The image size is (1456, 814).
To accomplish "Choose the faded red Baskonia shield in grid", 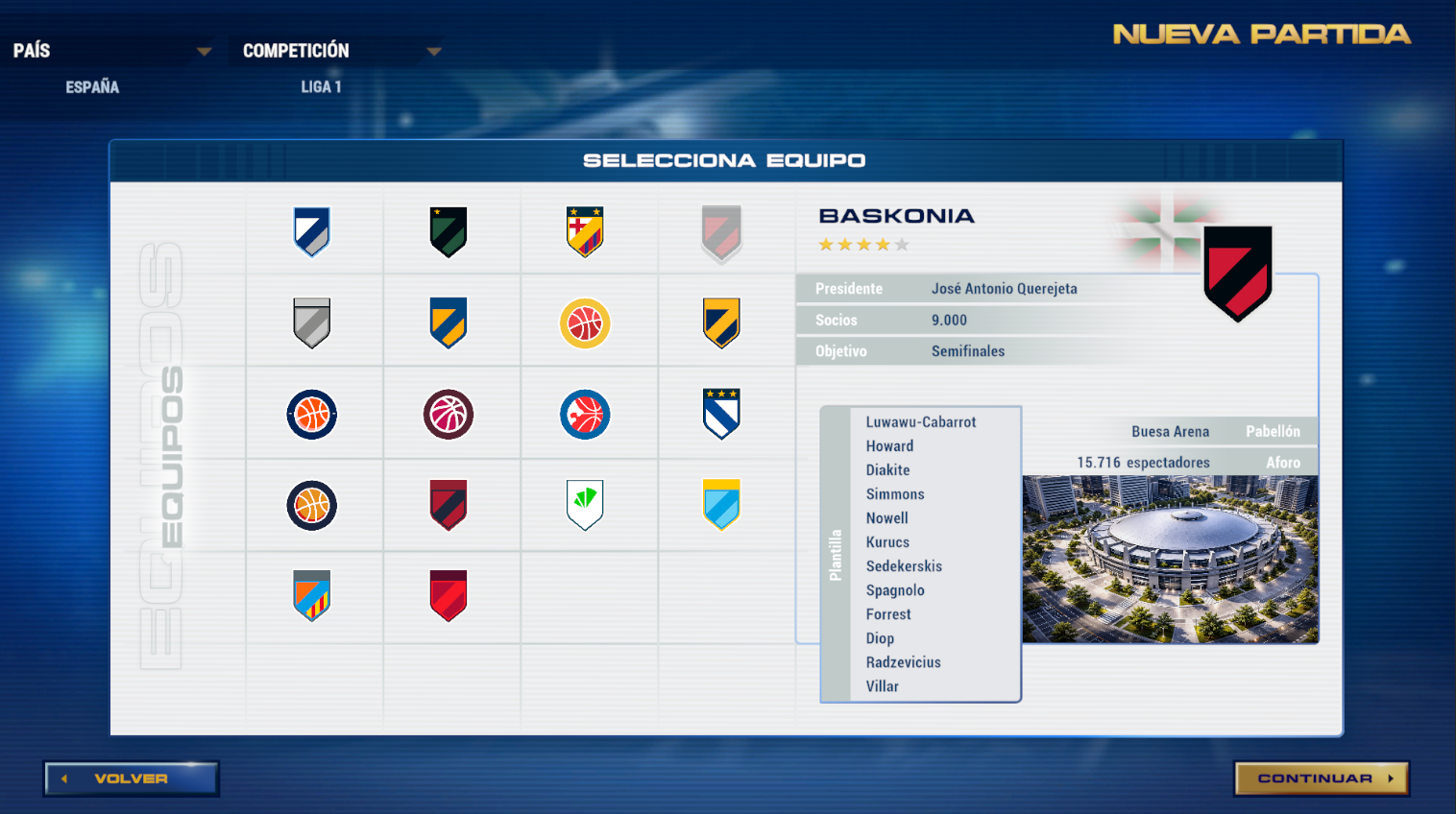I will 721,233.
